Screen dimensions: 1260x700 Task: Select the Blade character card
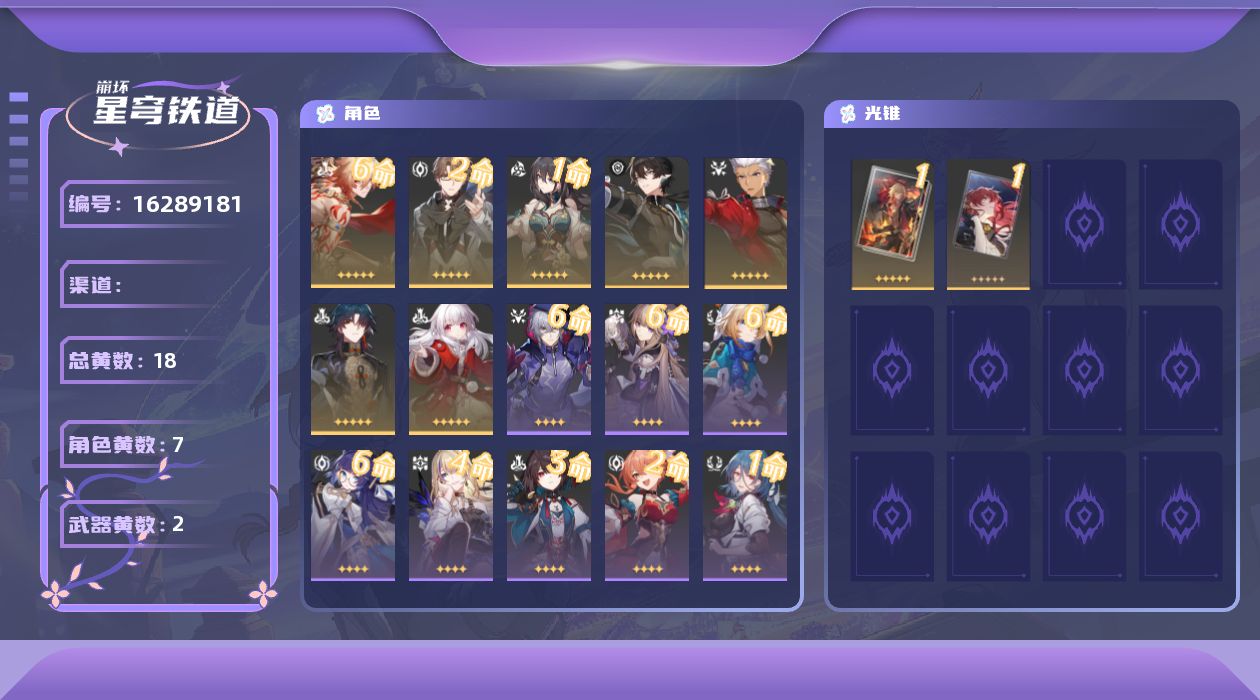(x=352, y=369)
